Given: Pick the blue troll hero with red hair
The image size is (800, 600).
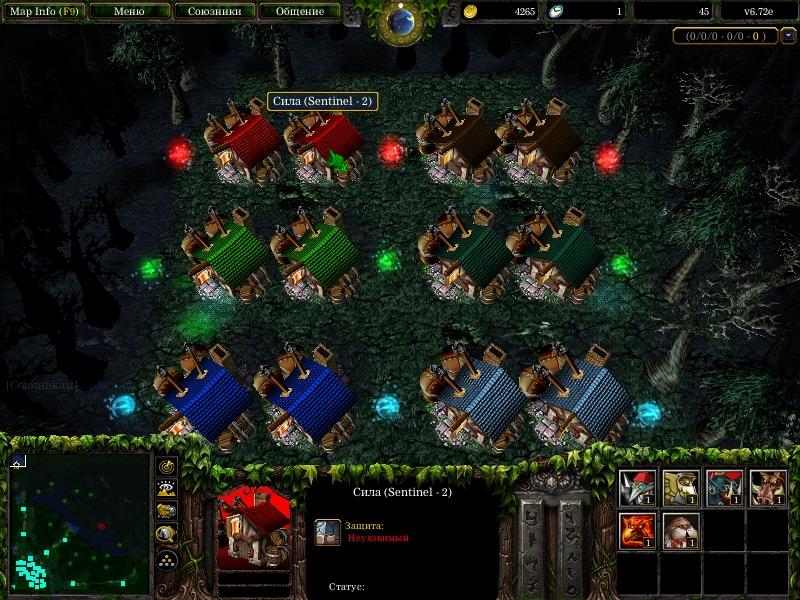Looking at the screenshot, I should pyautogui.click(x=724, y=488).
